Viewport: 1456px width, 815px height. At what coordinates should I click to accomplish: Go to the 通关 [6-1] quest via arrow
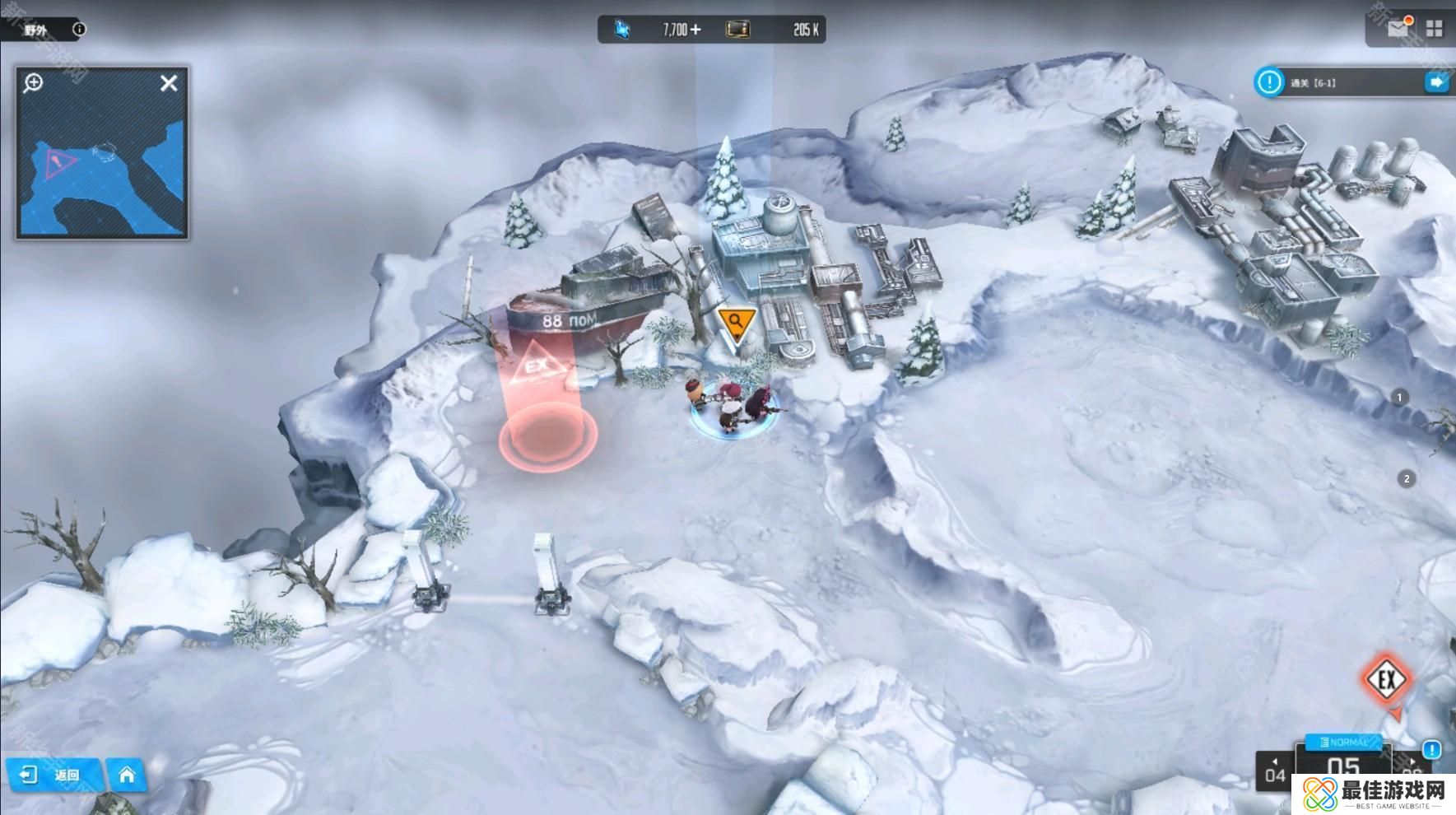1436,82
